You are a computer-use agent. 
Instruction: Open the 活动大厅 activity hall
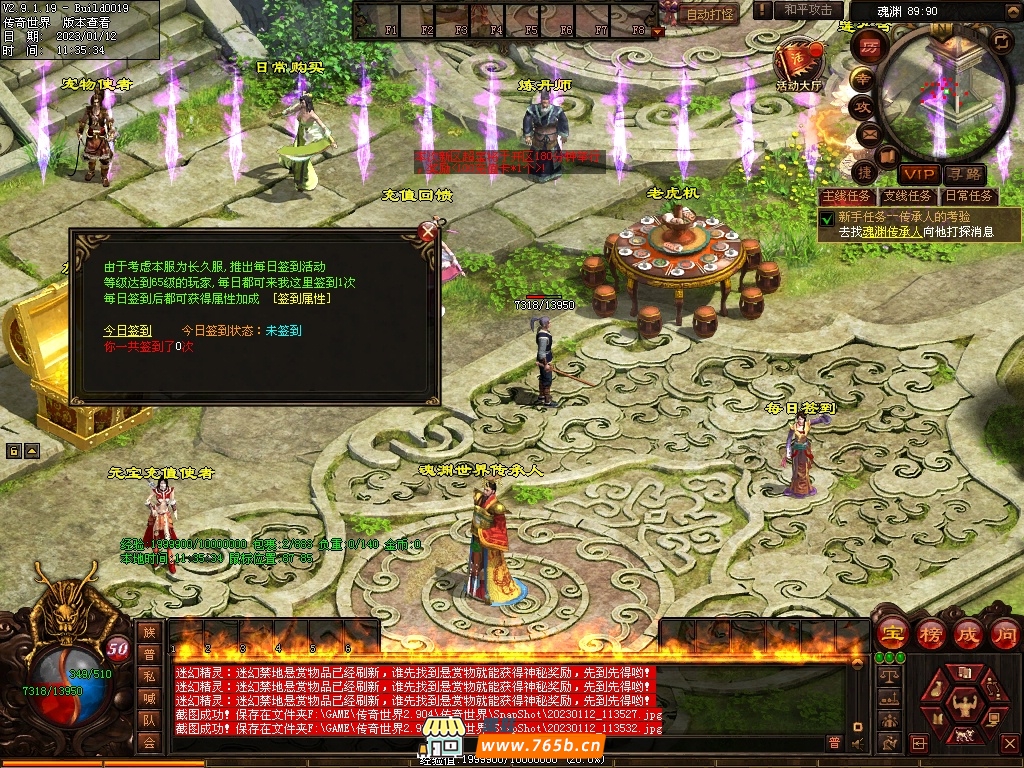point(797,66)
